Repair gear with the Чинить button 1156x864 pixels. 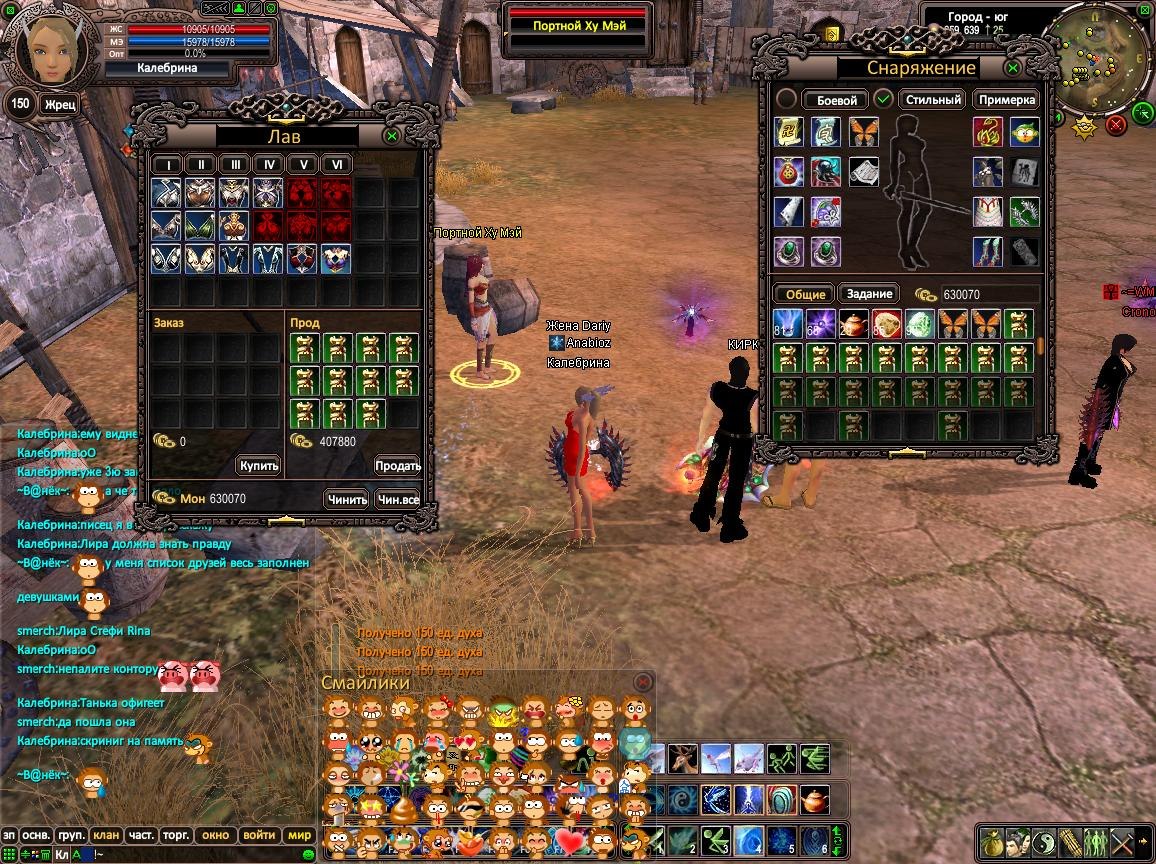[x=347, y=499]
